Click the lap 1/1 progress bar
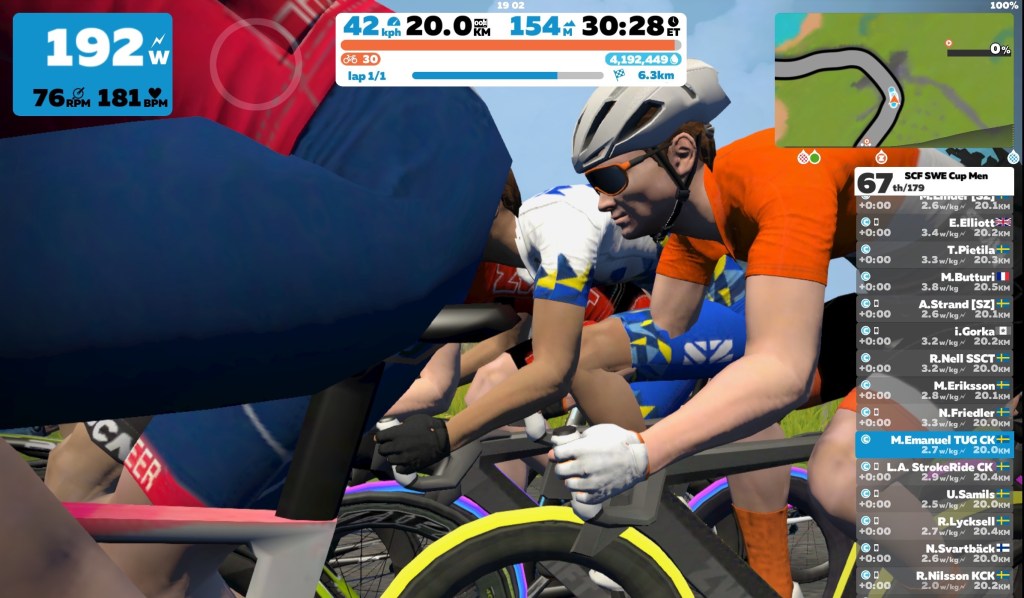This screenshot has width=1024, height=598. (x=484, y=75)
